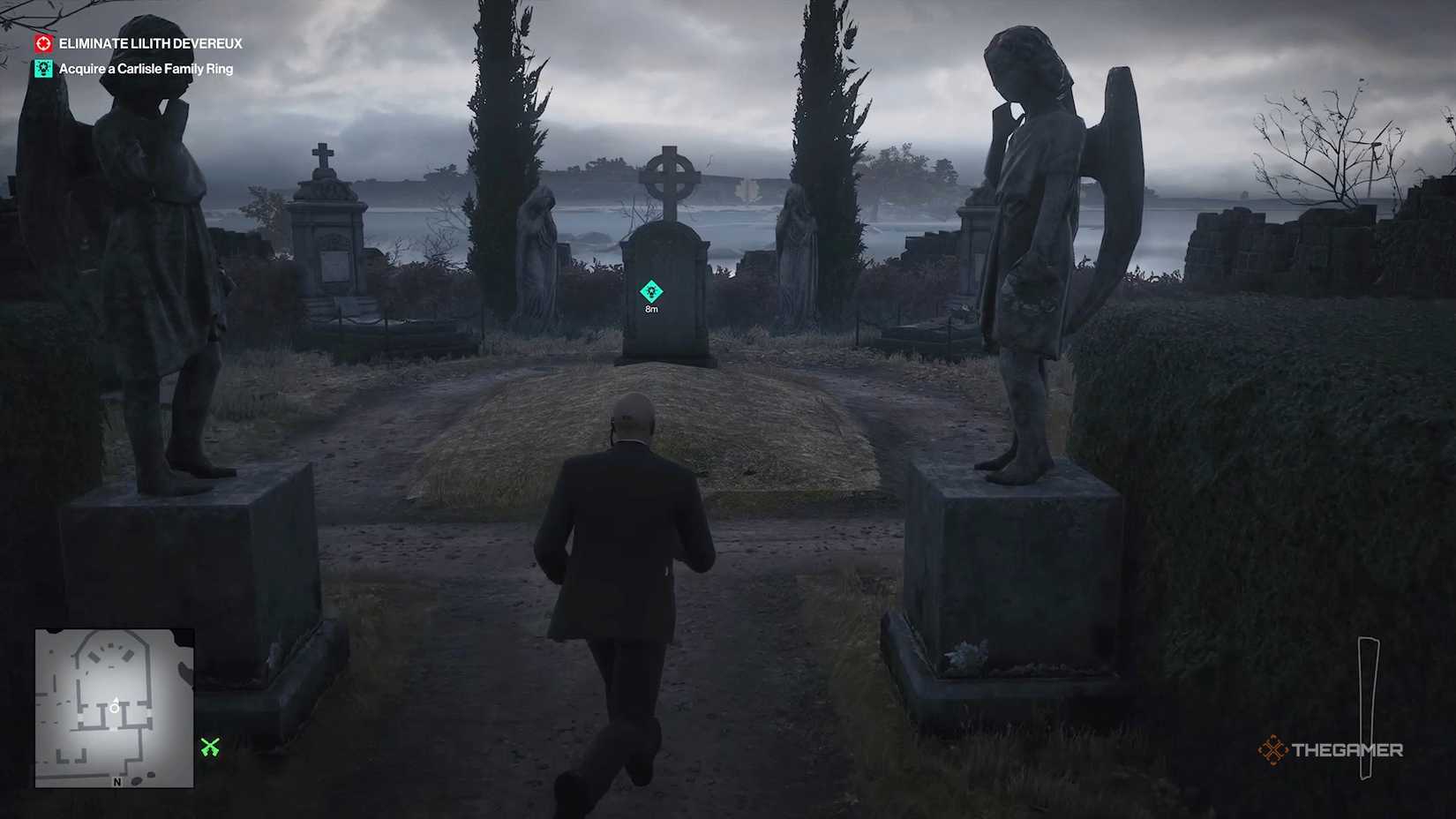
Task: Click the N compass indicator below the minimap
Action: click(117, 782)
